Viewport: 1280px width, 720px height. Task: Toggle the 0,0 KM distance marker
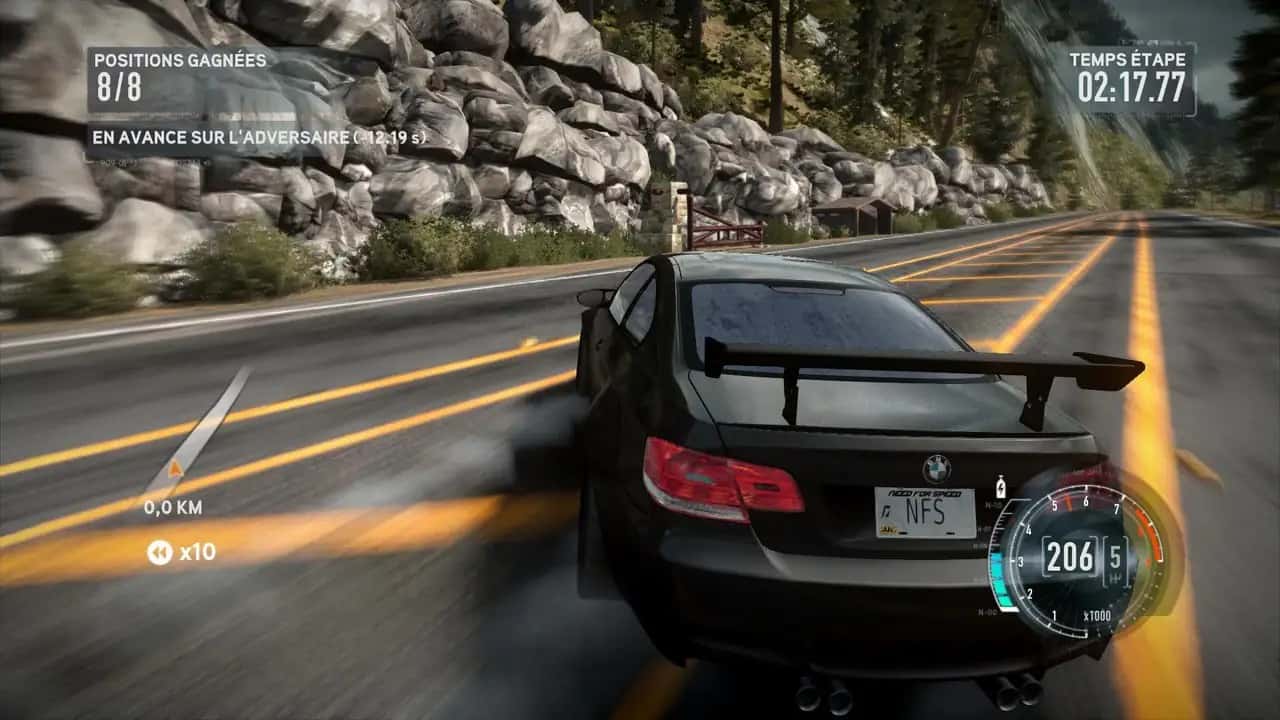(174, 508)
